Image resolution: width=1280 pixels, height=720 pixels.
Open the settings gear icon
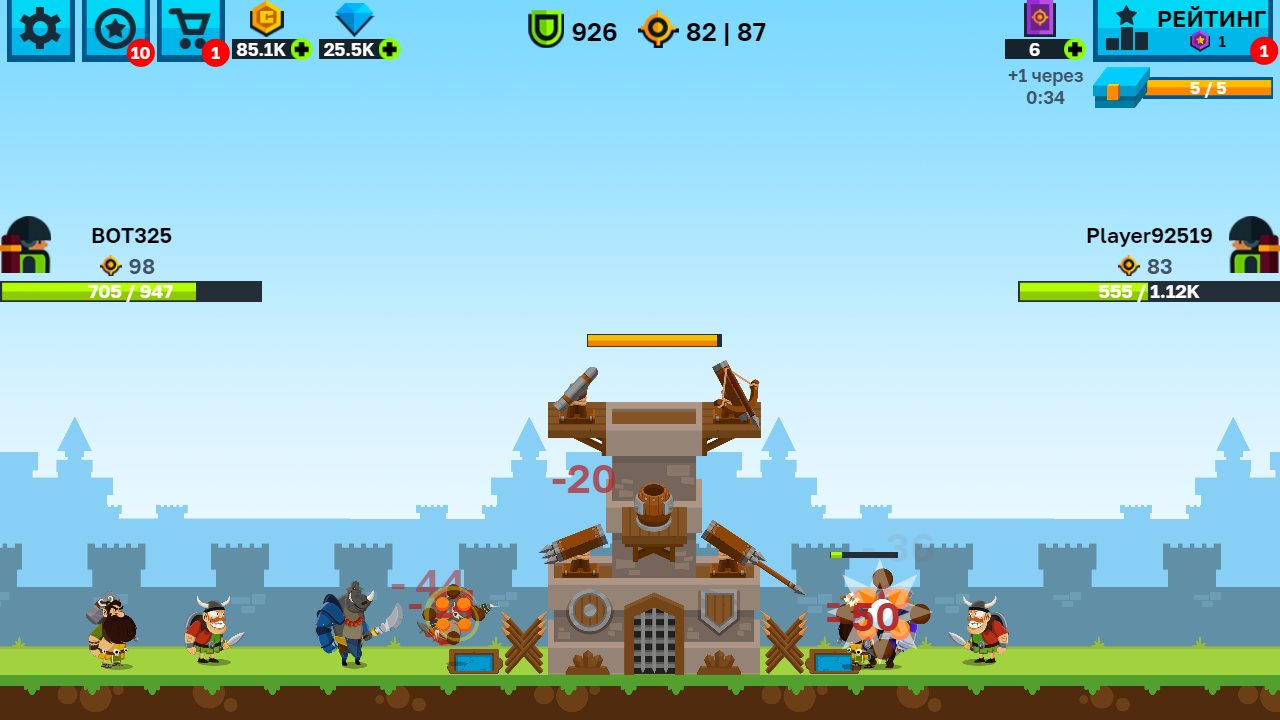39,30
